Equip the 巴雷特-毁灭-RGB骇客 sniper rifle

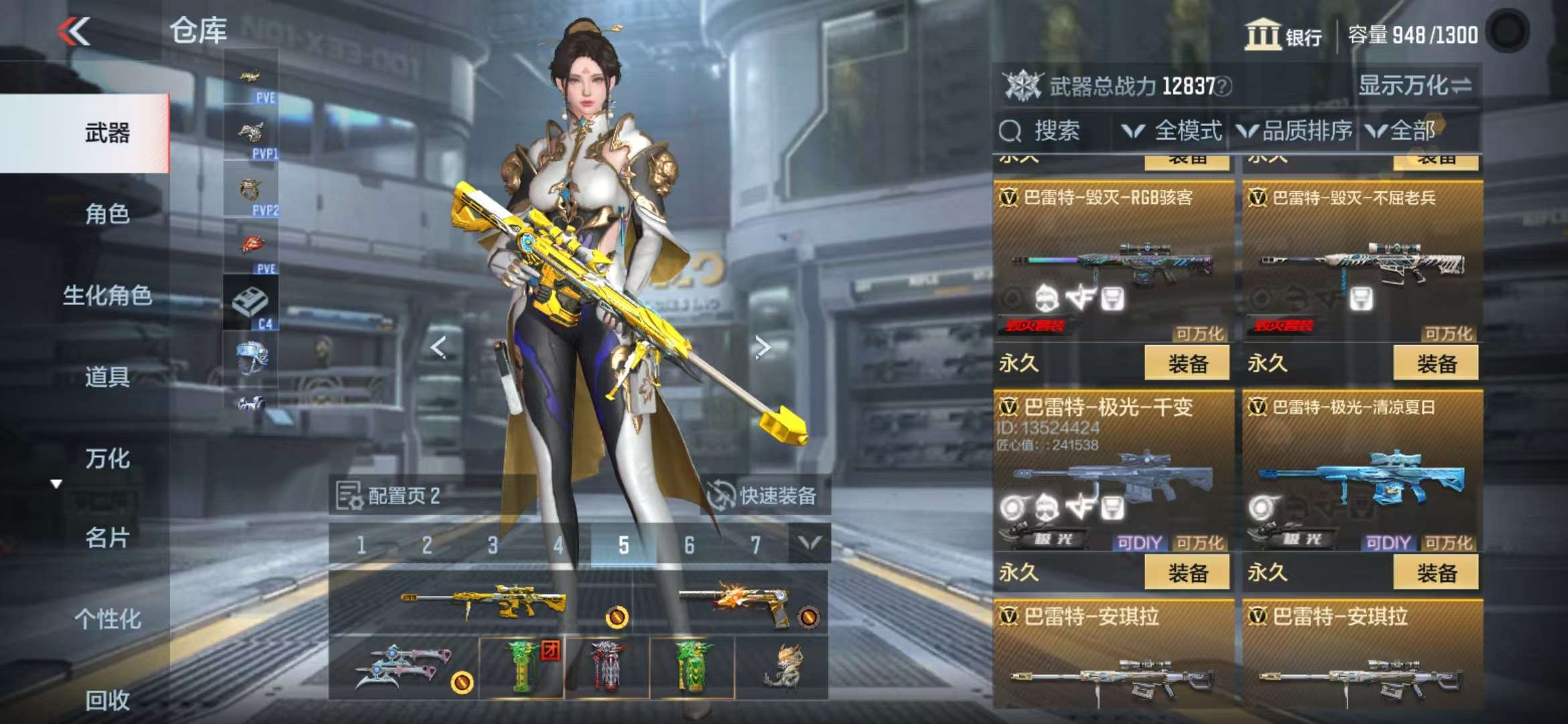tap(1187, 364)
